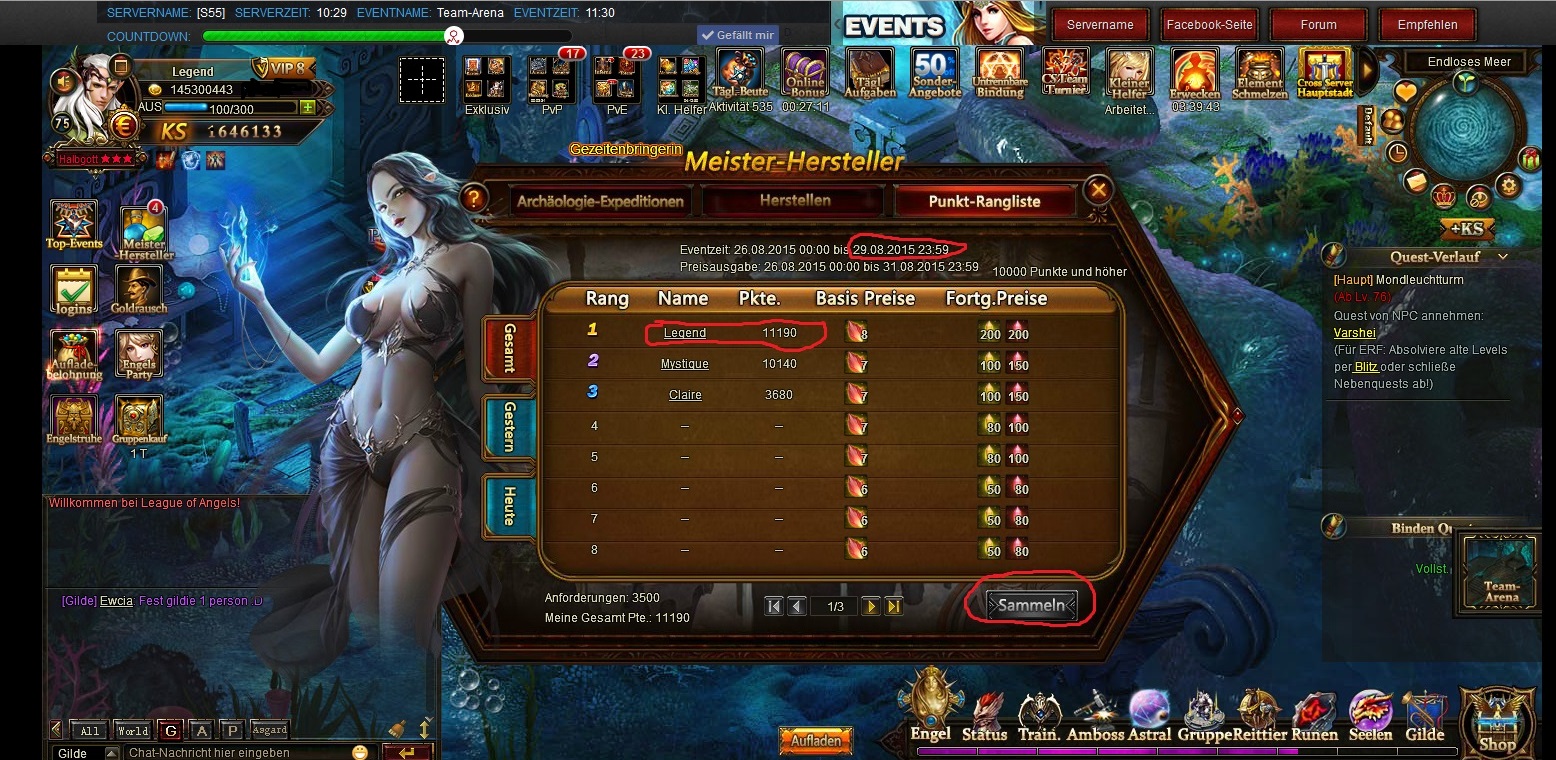Select the Punkt-Rangliste tab
1556x760 pixels.
click(984, 201)
